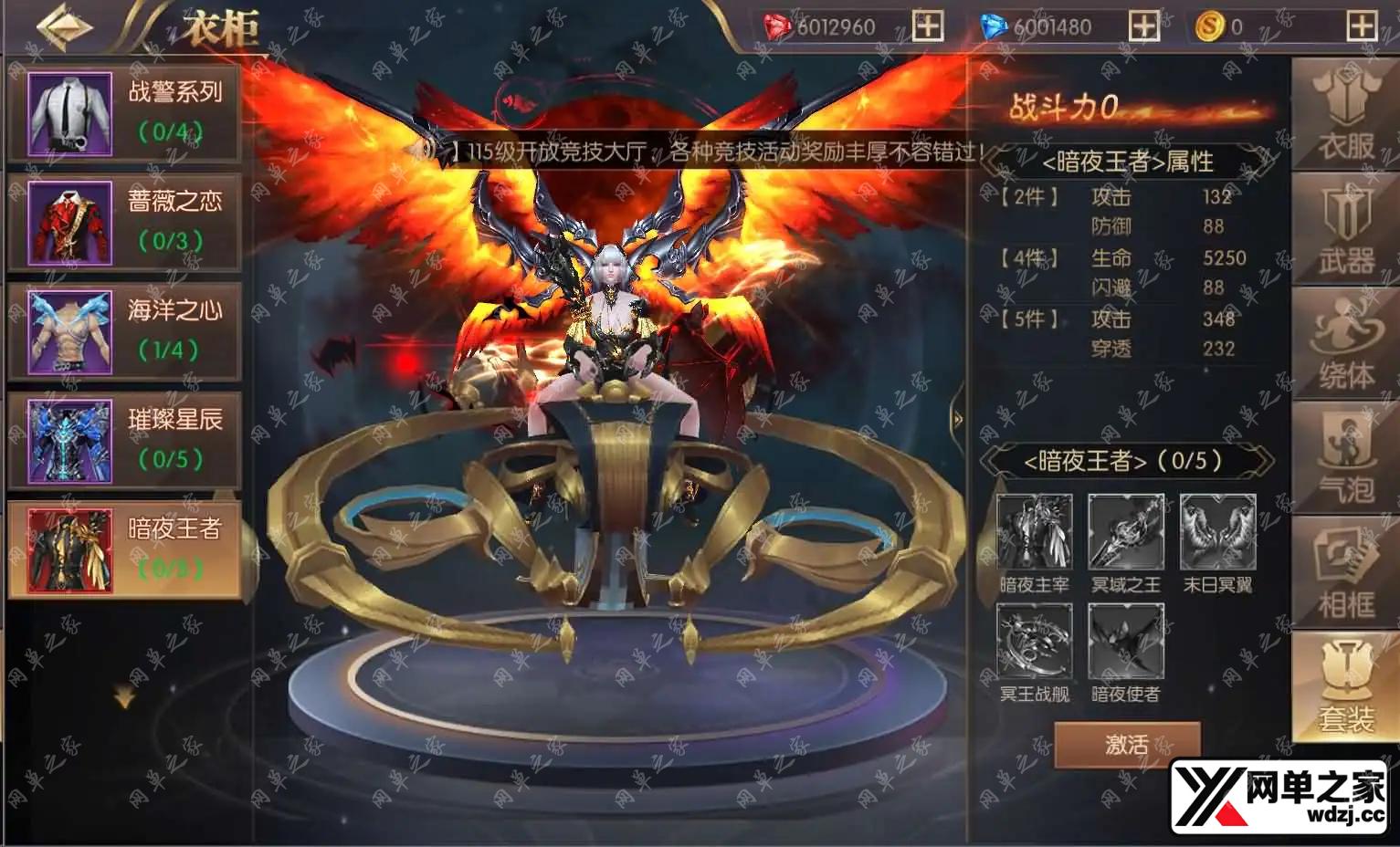Click the 激活 activate button
The width and height of the screenshot is (1400, 847).
[x=1127, y=745]
